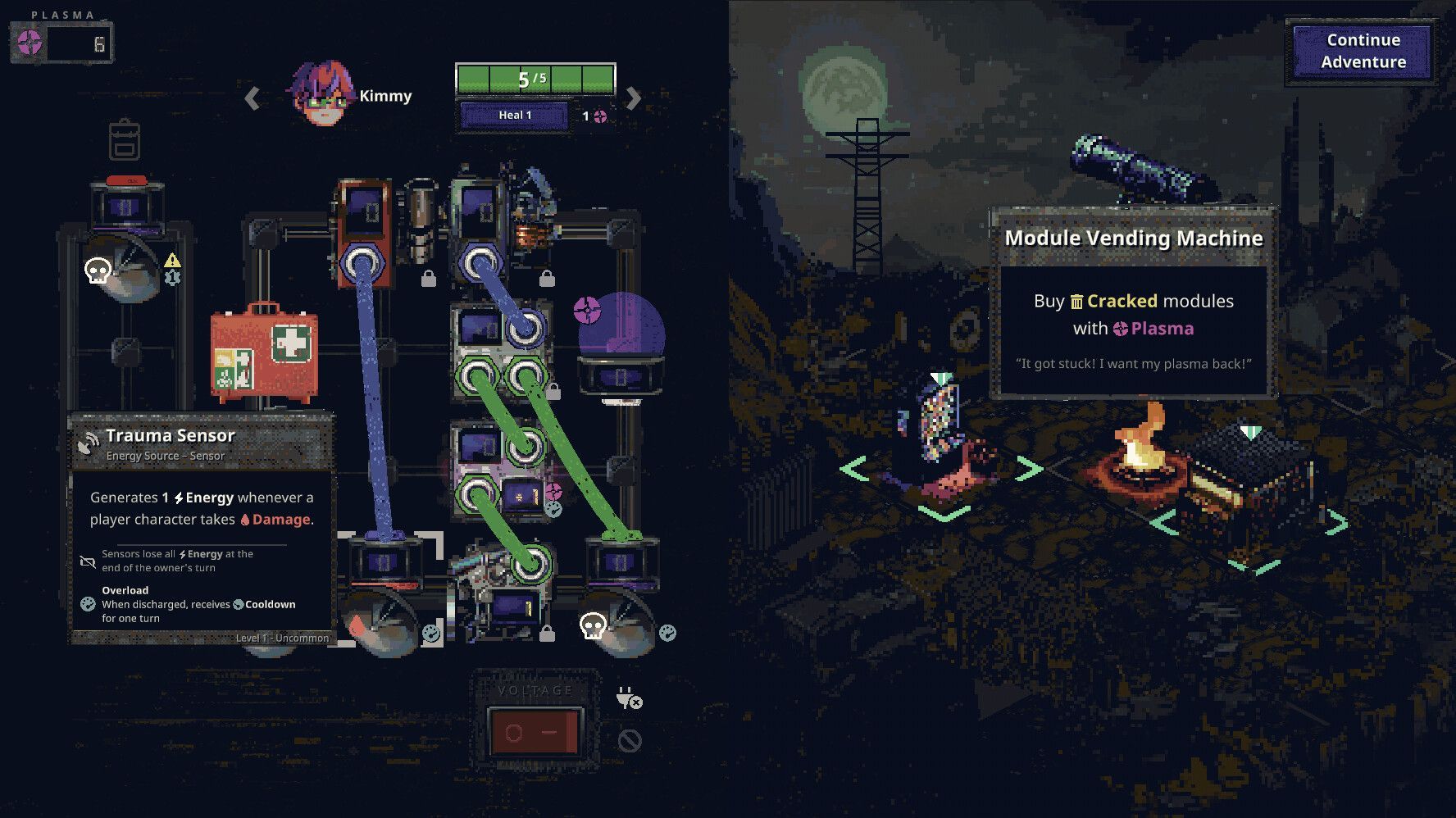Image resolution: width=1456 pixels, height=818 pixels.
Task: Click the unplug cables icon
Action: coord(629,699)
